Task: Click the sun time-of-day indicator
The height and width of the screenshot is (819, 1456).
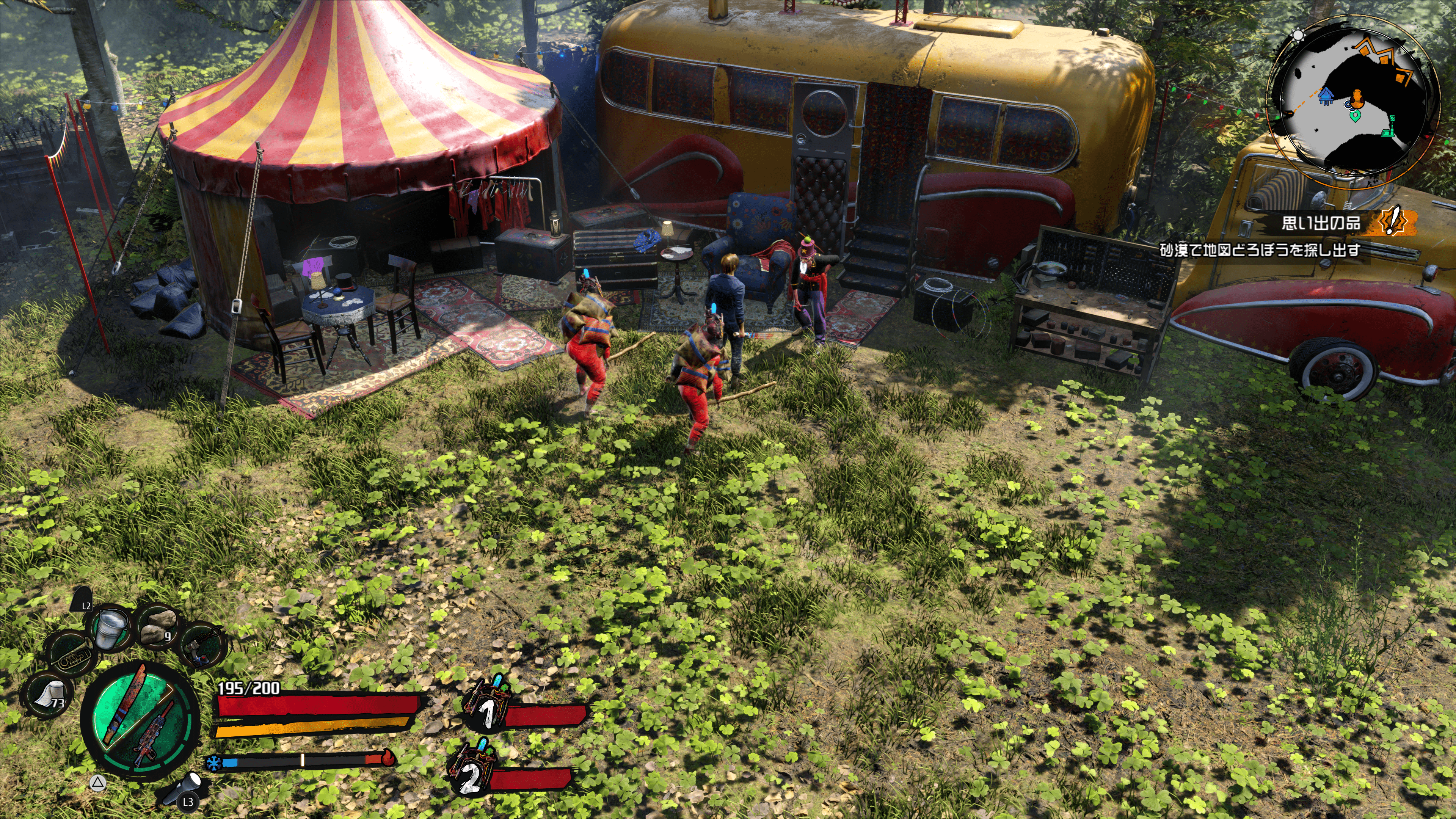Action: coord(1298,35)
